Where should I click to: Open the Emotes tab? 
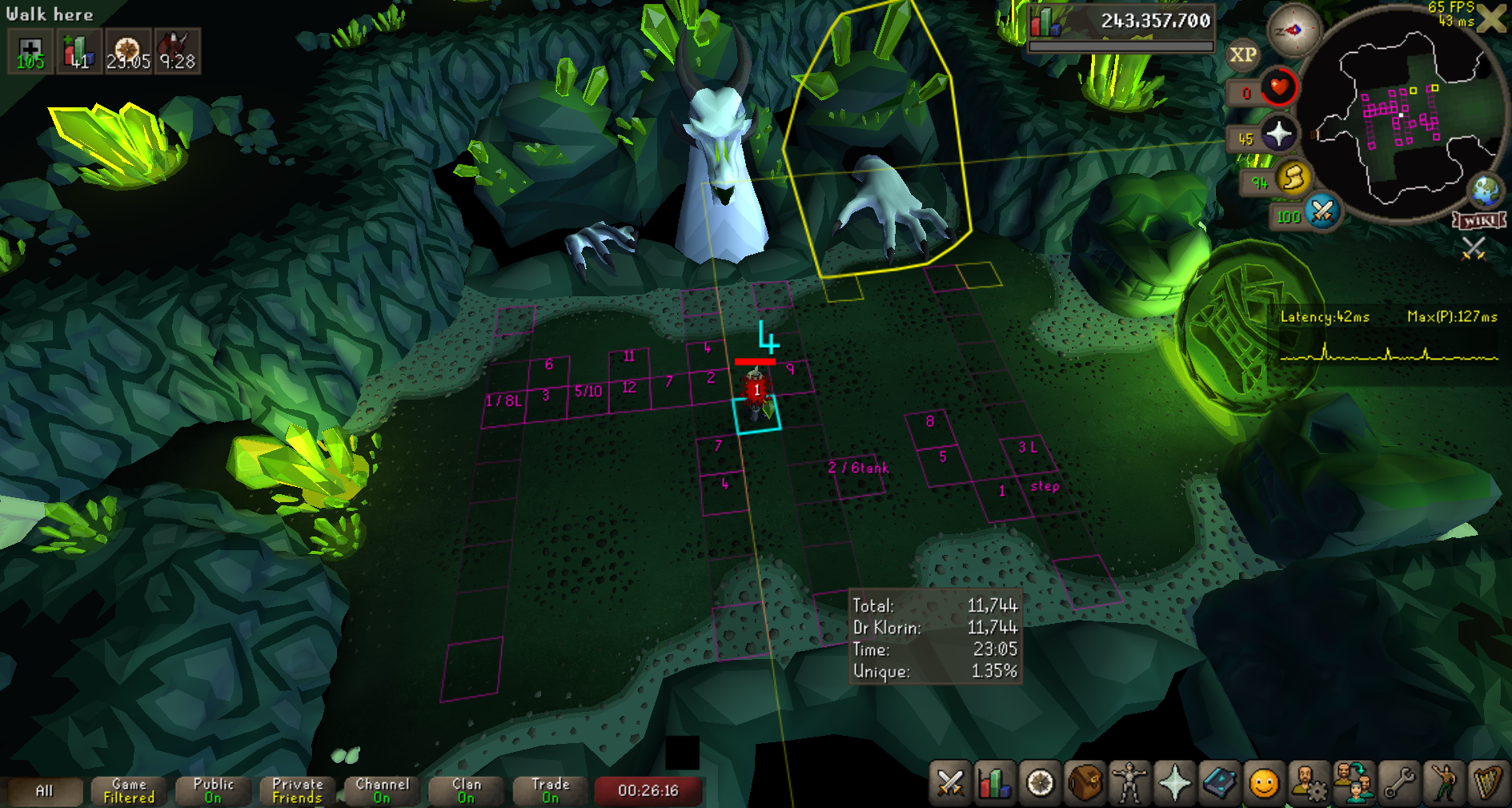(1443, 782)
